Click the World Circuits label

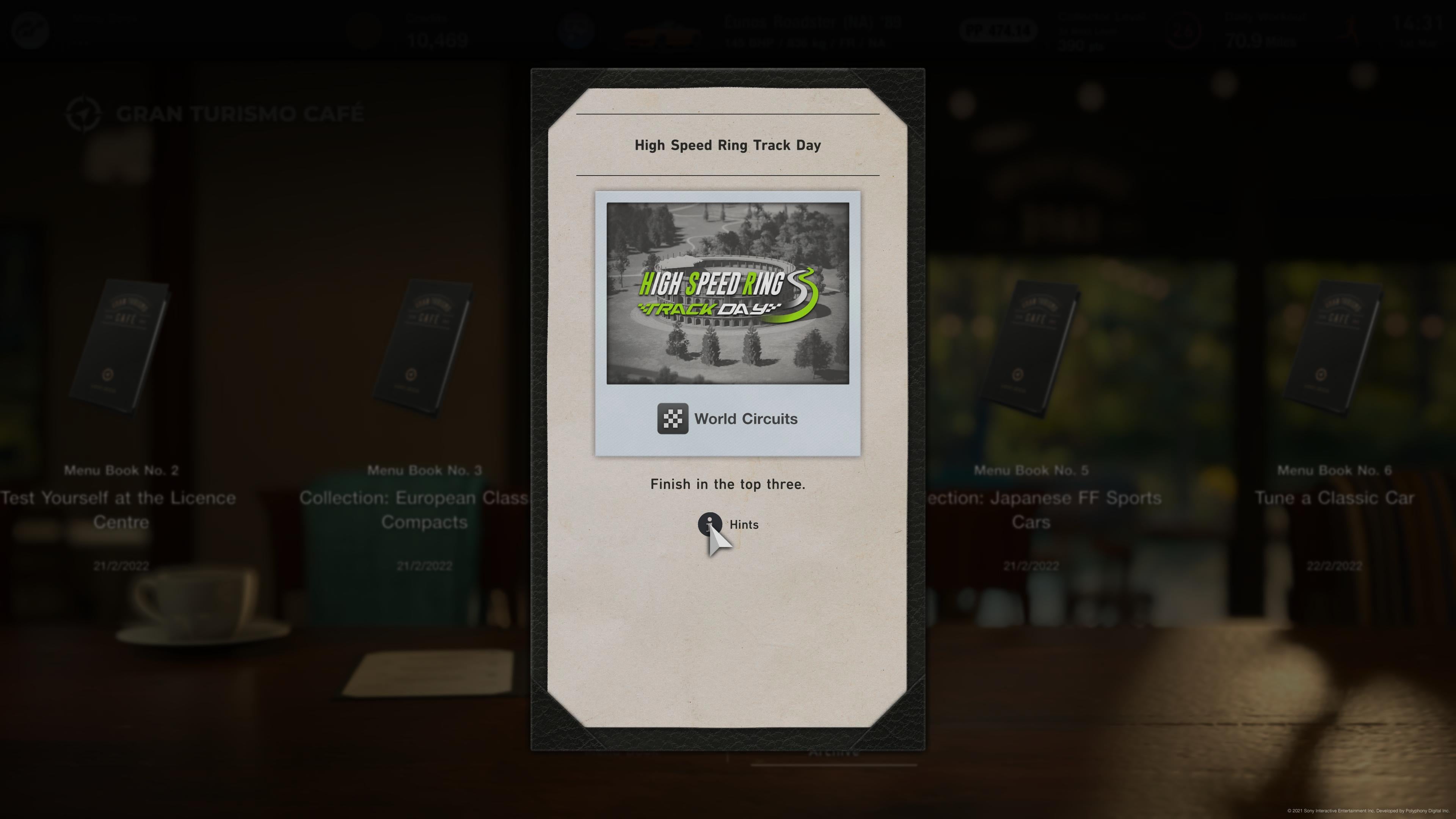pyautogui.click(x=746, y=419)
